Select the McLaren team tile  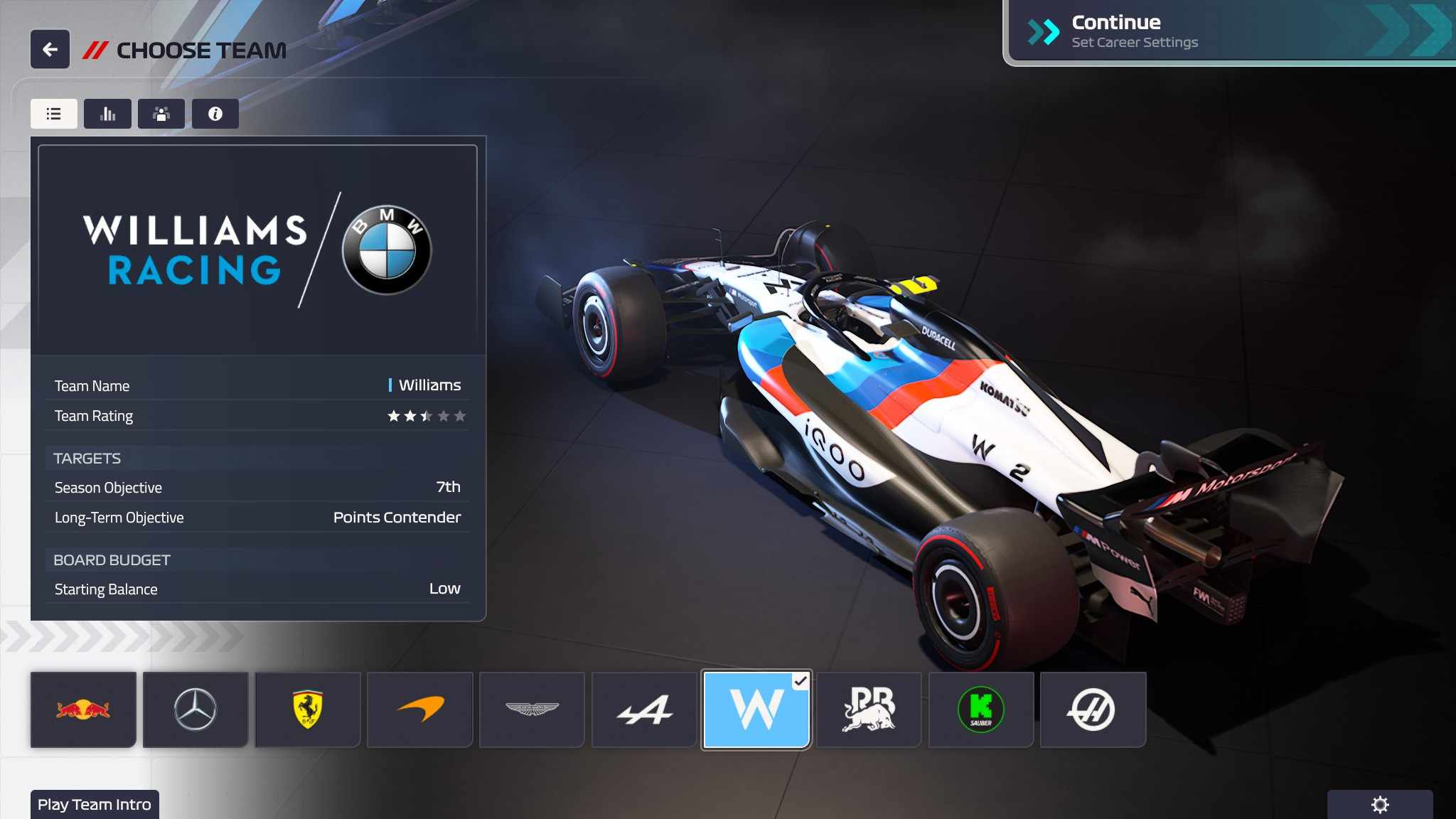pos(420,710)
